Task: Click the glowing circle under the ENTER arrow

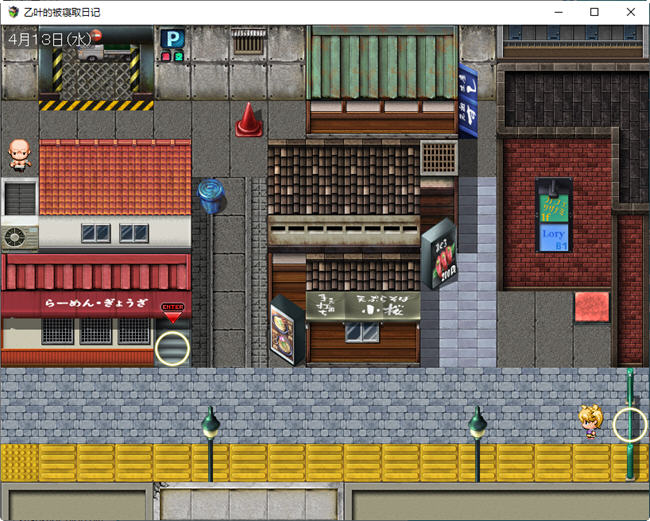Action: point(172,348)
